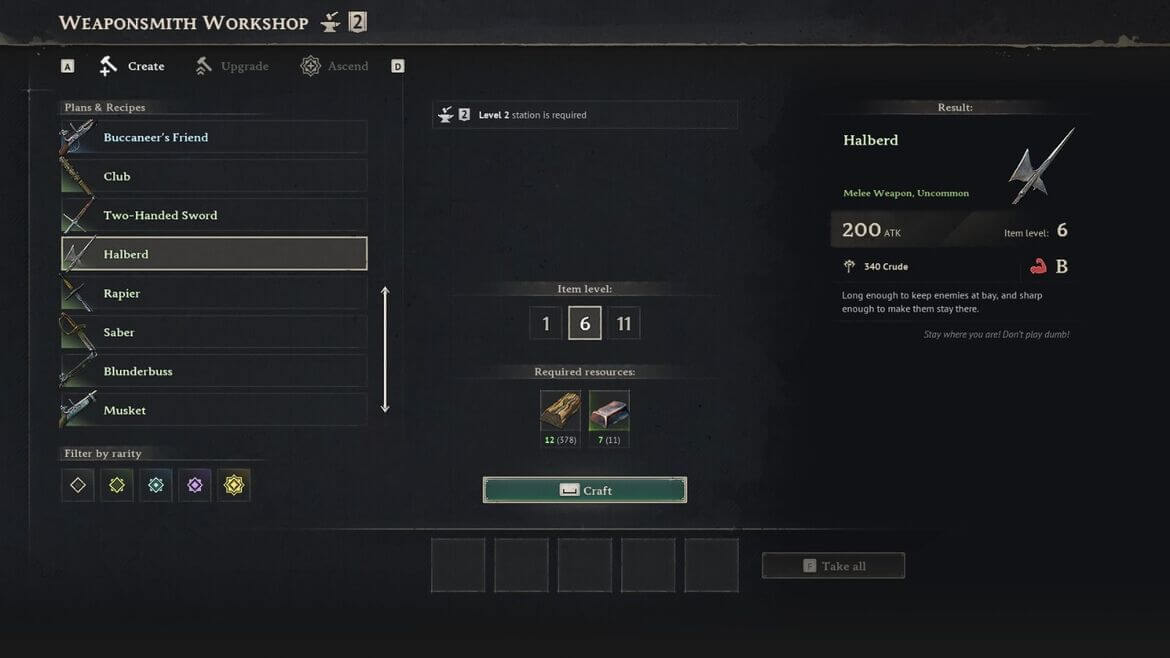Screen dimensions: 1170x658
Task: Select the Saber plan
Action: tap(214, 332)
